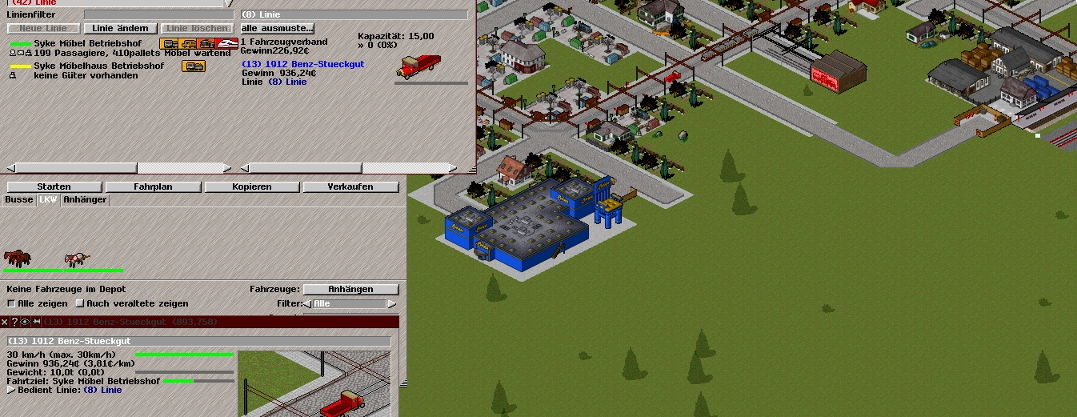Start the convoy with 'Starten'
Image resolution: width=1077 pixels, height=417 pixels.
tap(53, 187)
